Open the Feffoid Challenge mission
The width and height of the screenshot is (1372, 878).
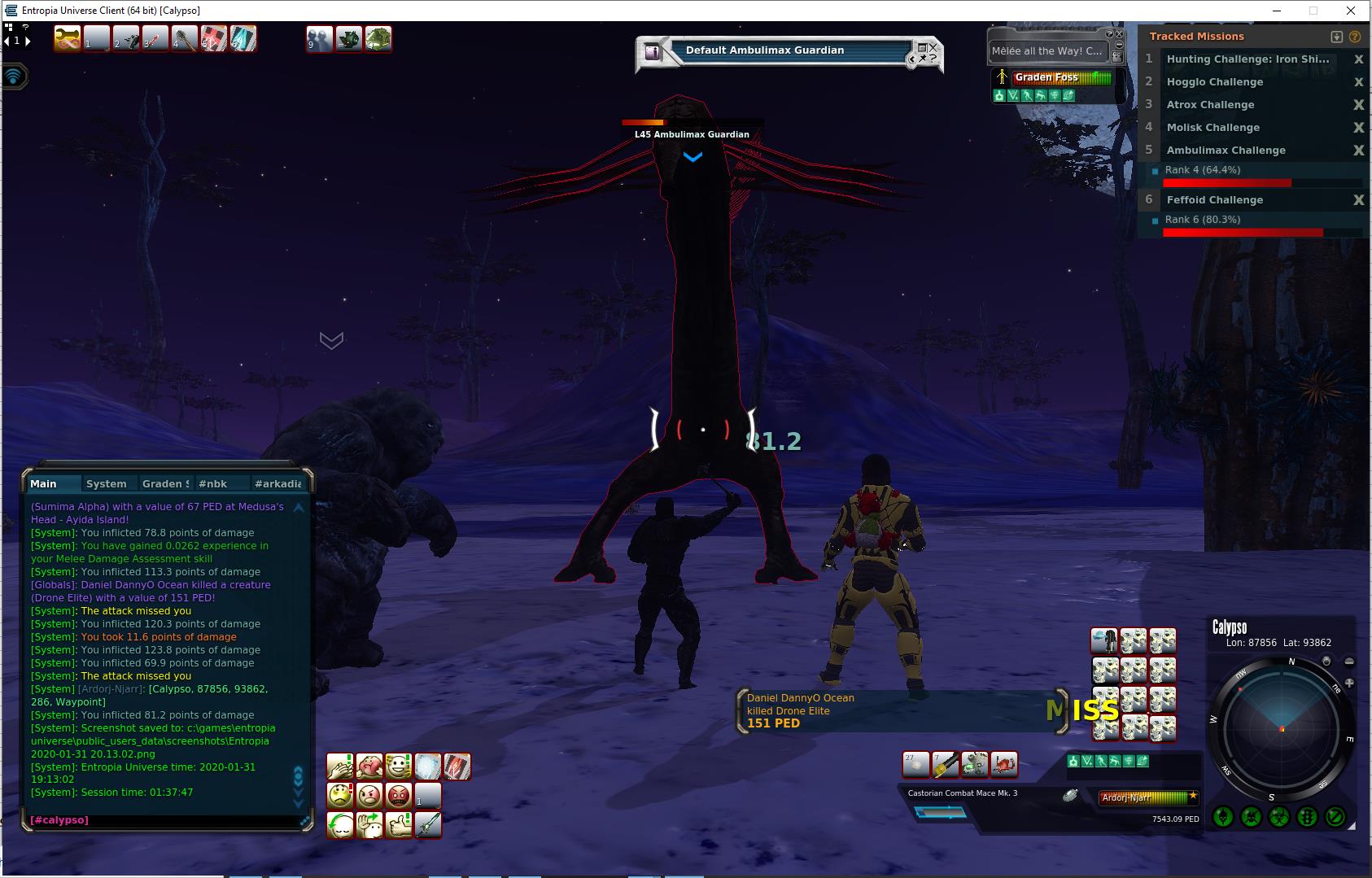(x=1214, y=200)
